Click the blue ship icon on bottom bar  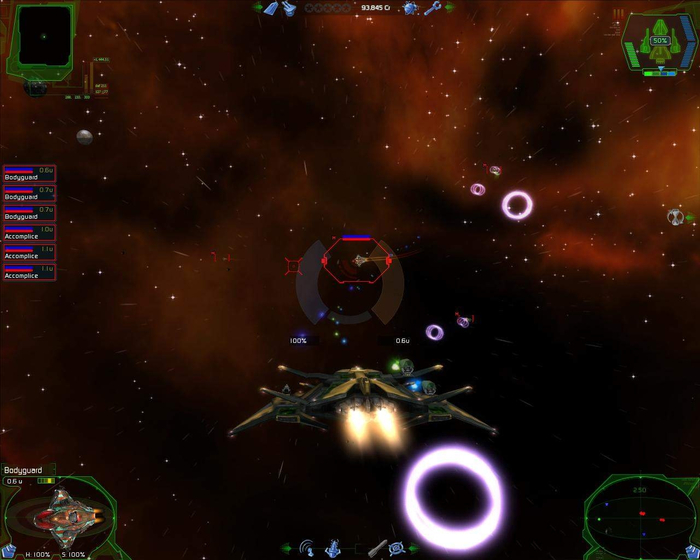click(333, 548)
